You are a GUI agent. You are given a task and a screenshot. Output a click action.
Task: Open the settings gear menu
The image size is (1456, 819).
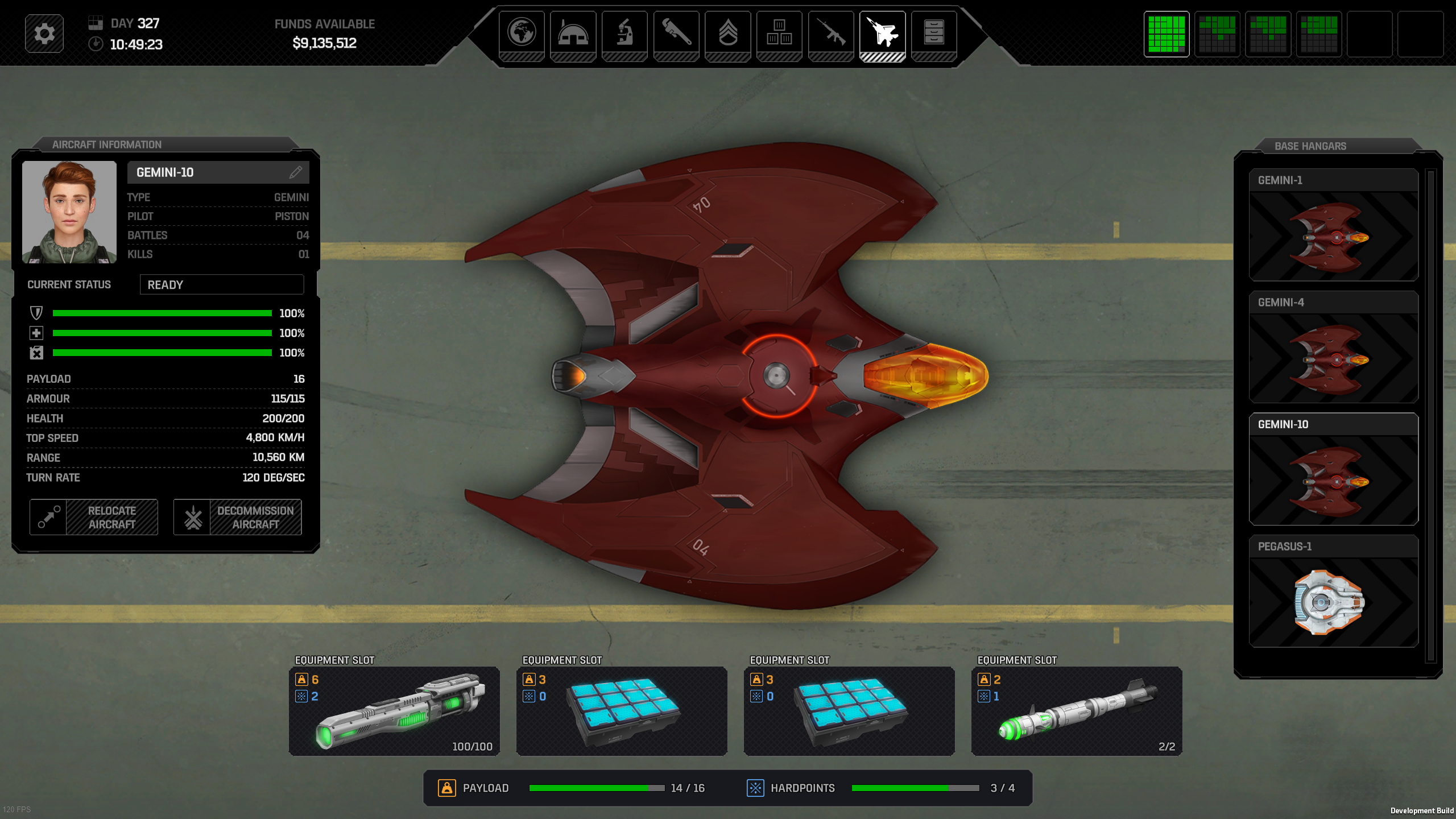(44, 34)
